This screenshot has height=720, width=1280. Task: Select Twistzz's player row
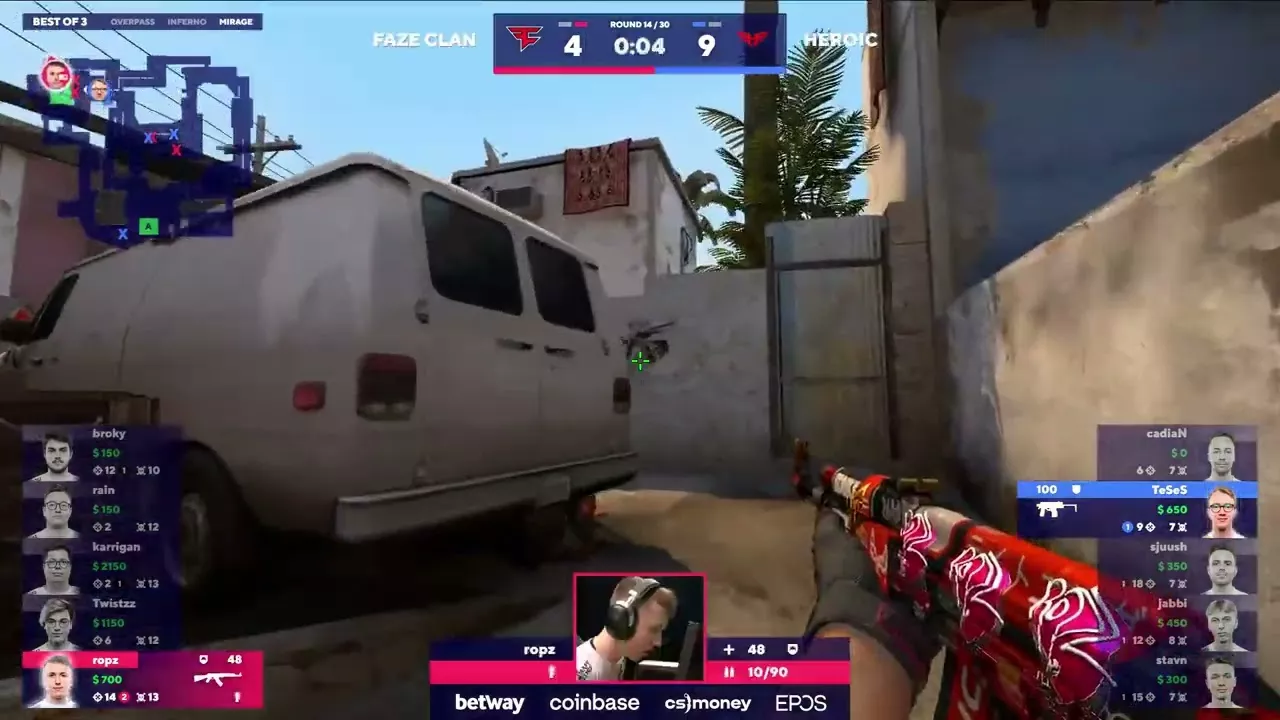point(102,622)
